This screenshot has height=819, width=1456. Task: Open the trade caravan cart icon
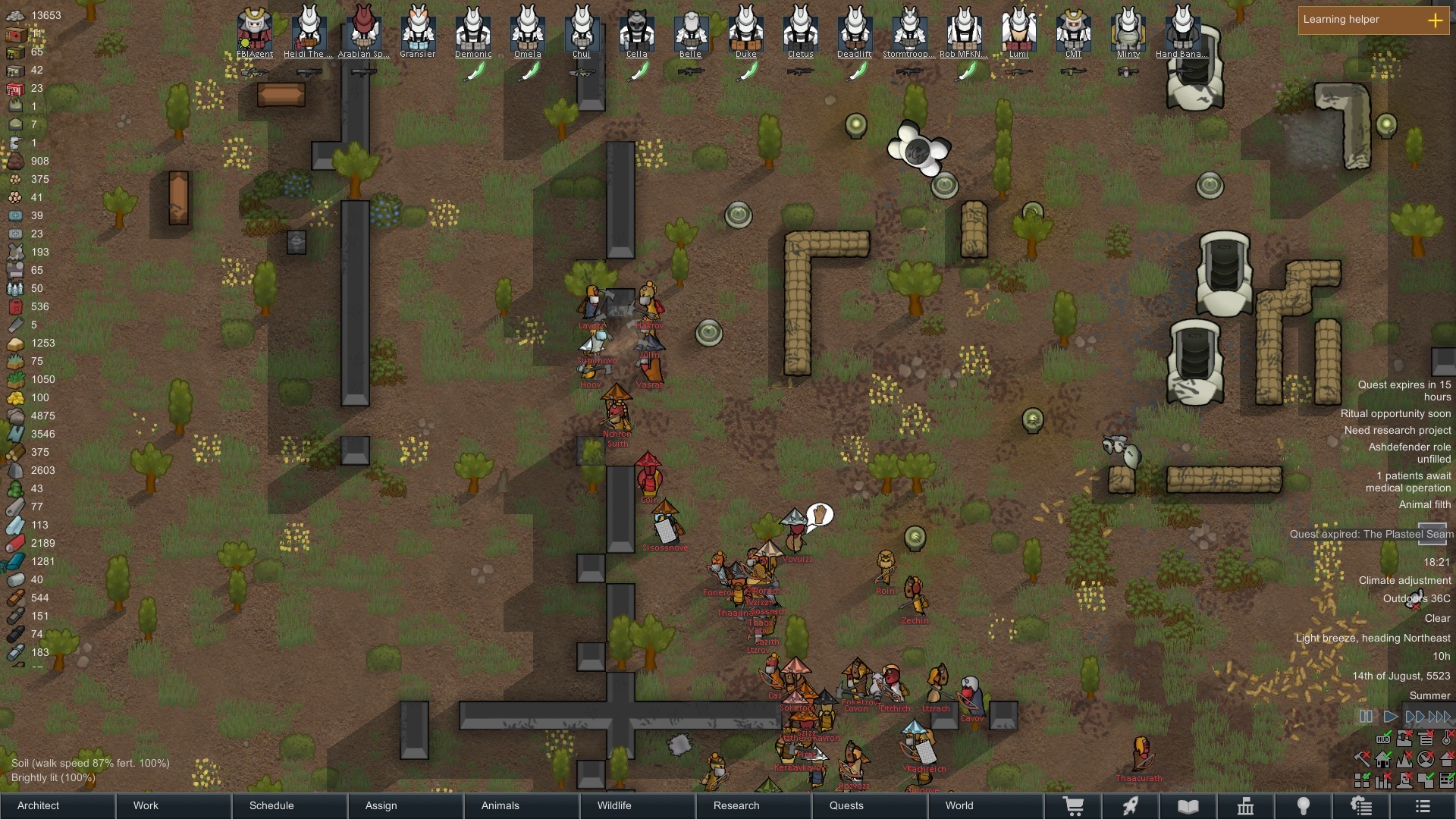(x=1073, y=806)
